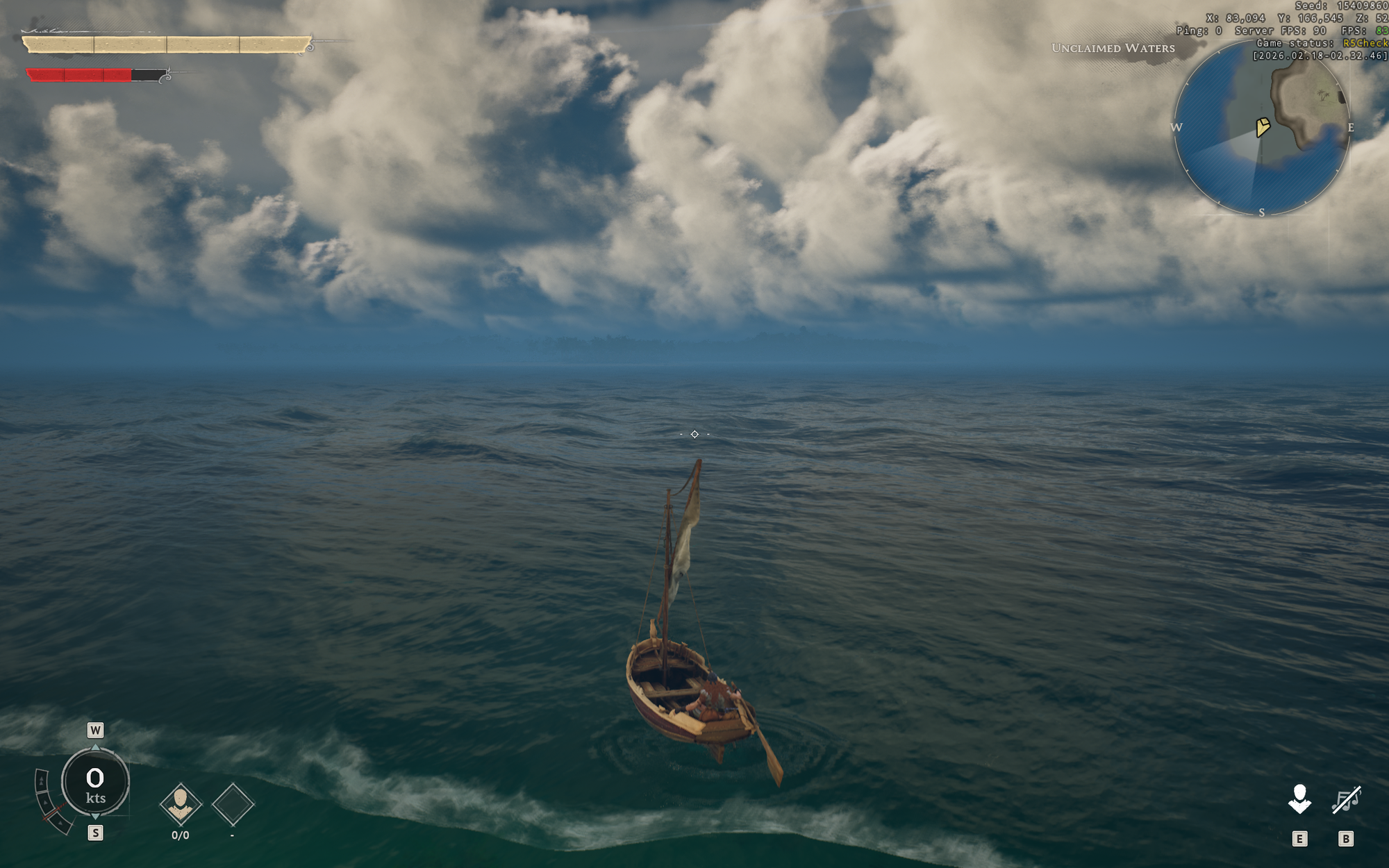Screen dimensions: 1389x868
Task: Click the yellow ship marker on minimap
Action: pyautogui.click(x=1263, y=126)
